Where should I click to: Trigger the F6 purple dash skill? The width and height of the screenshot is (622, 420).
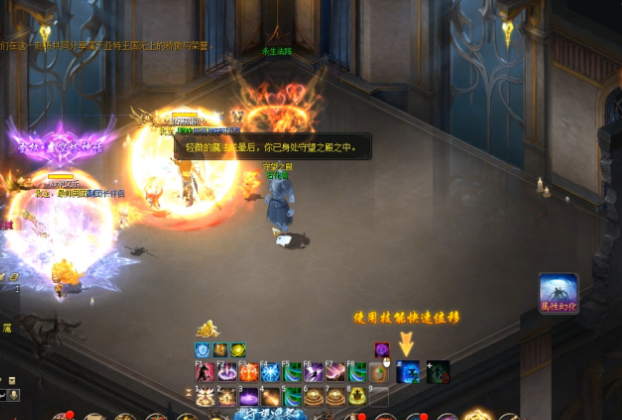coord(314,372)
